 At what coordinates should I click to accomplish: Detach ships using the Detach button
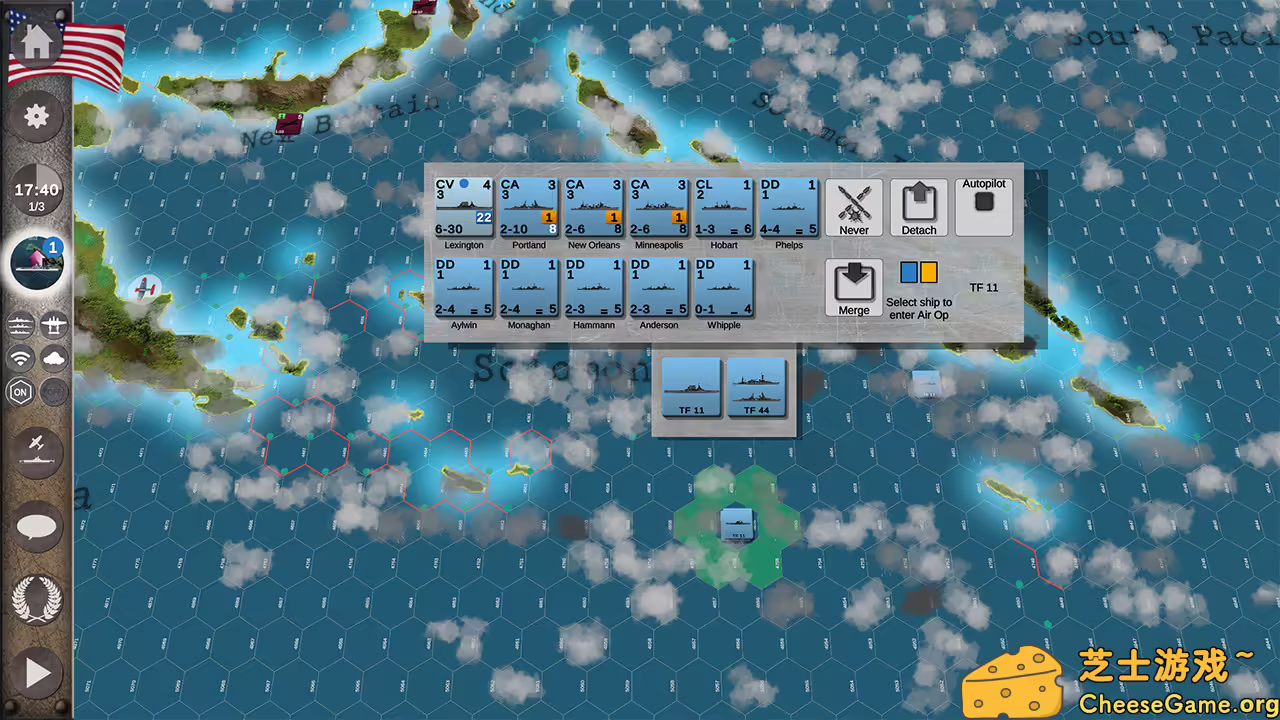point(918,207)
